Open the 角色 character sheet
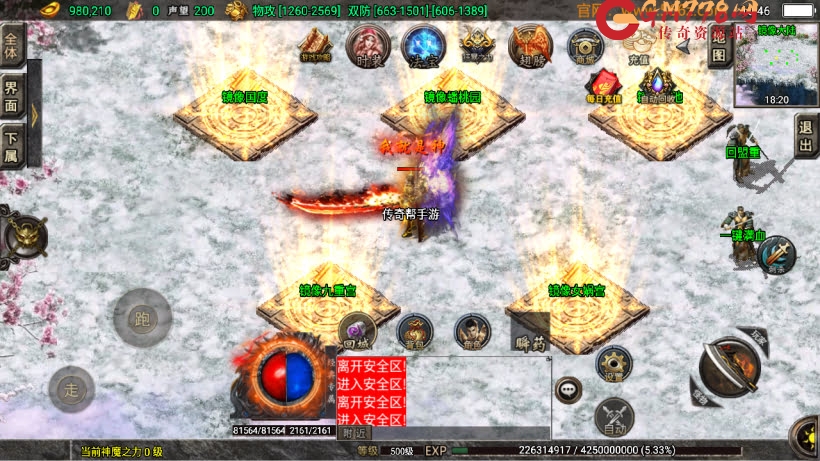Image resolution: width=820 pixels, height=461 pixels. click(472, 330)
